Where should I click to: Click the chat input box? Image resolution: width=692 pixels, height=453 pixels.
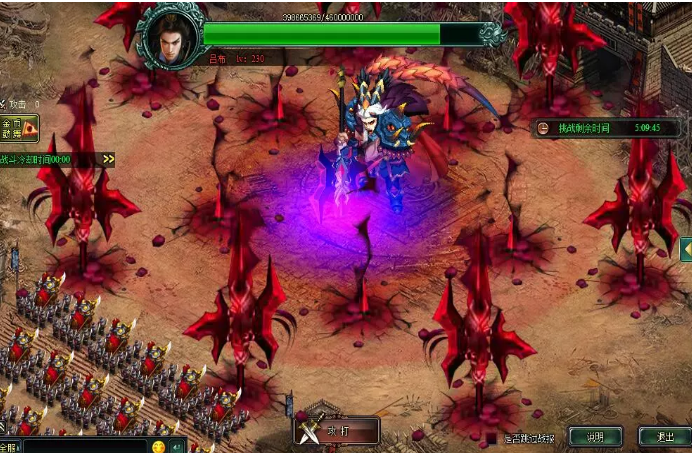point(85,446)
